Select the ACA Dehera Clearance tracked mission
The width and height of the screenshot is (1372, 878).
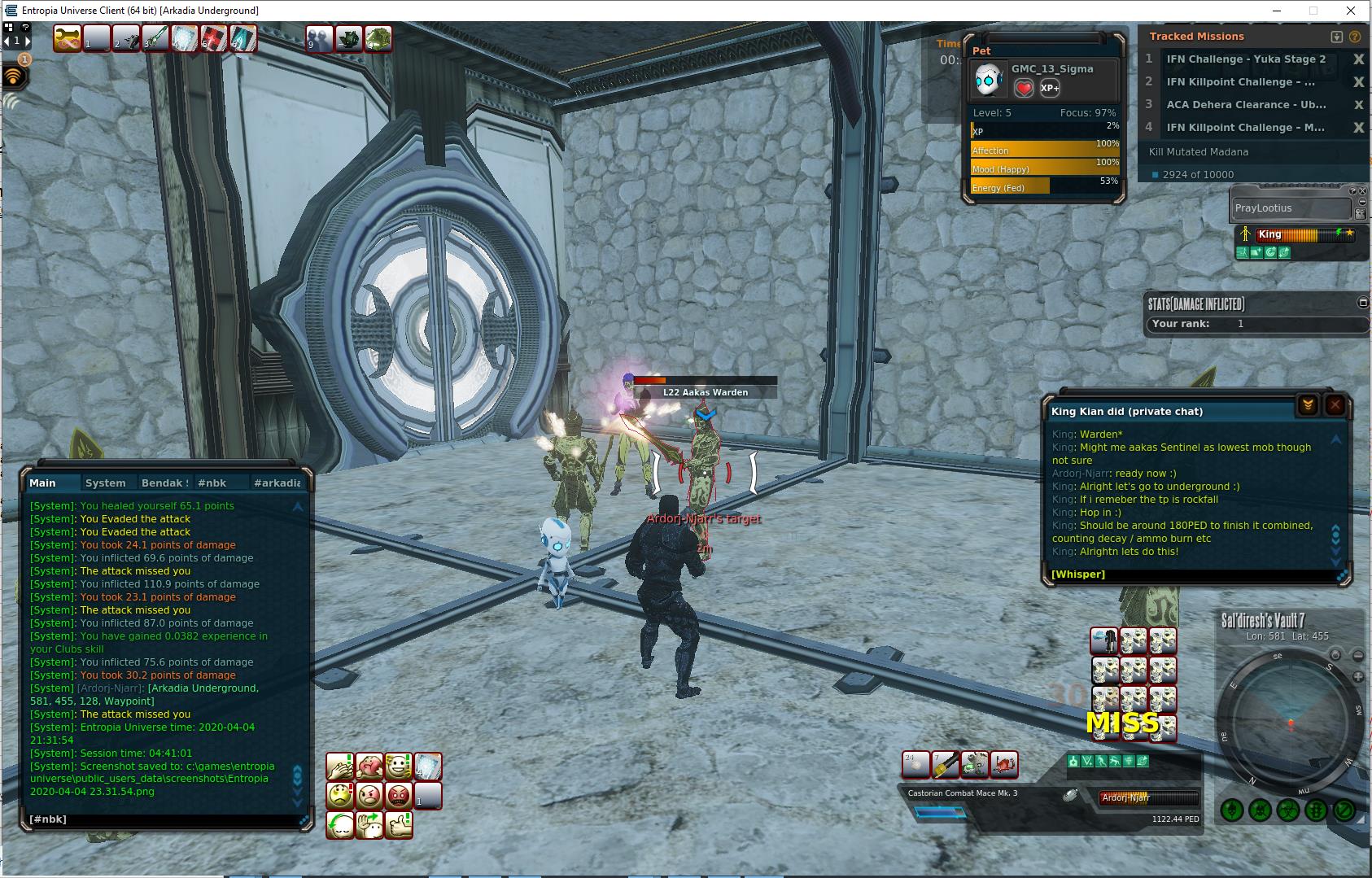(x=1245, y=105)
